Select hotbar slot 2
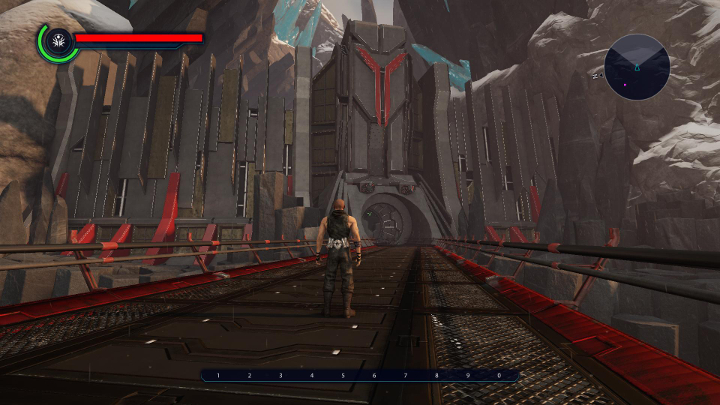 click(x=249, y=376)
